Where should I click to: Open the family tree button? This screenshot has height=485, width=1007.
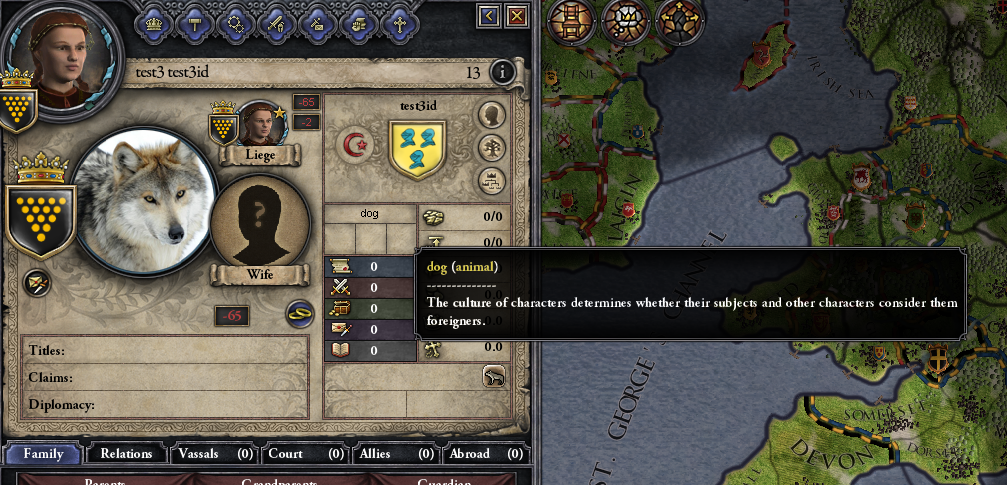click(x=491, y=148)
